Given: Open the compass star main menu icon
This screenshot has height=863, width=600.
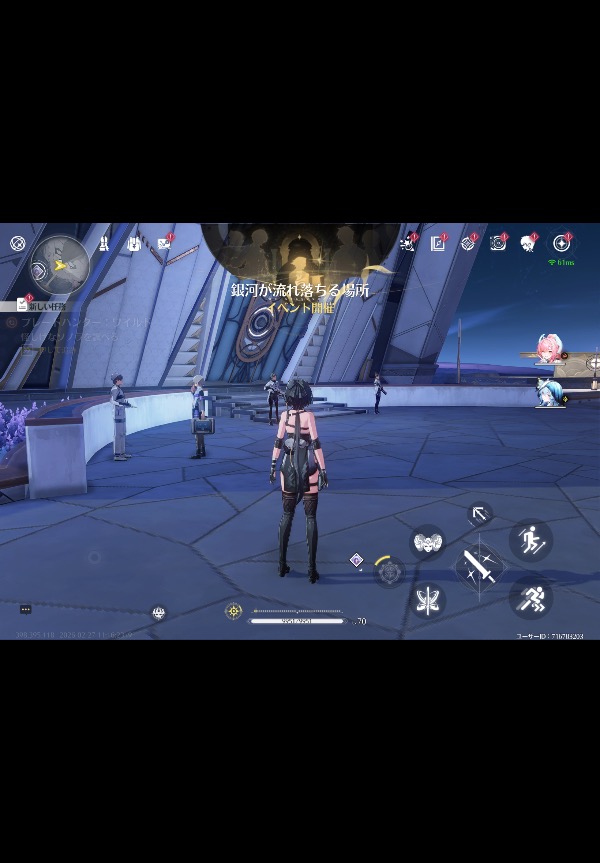Looking at the screenshot, I should (561, 243).
